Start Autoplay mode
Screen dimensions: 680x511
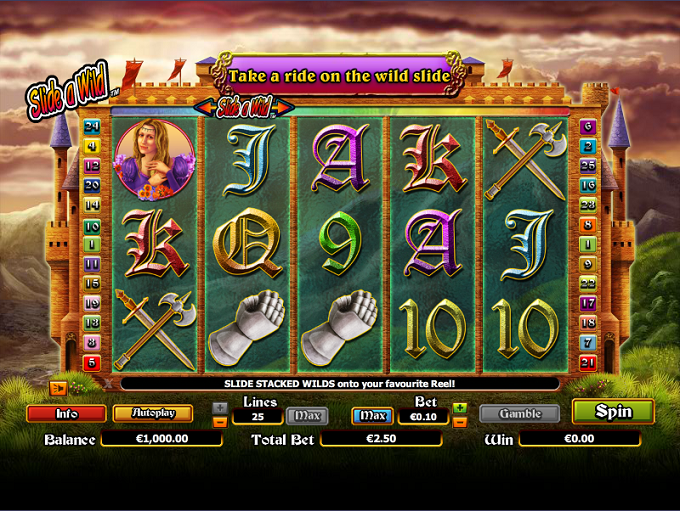click(153, 413)
